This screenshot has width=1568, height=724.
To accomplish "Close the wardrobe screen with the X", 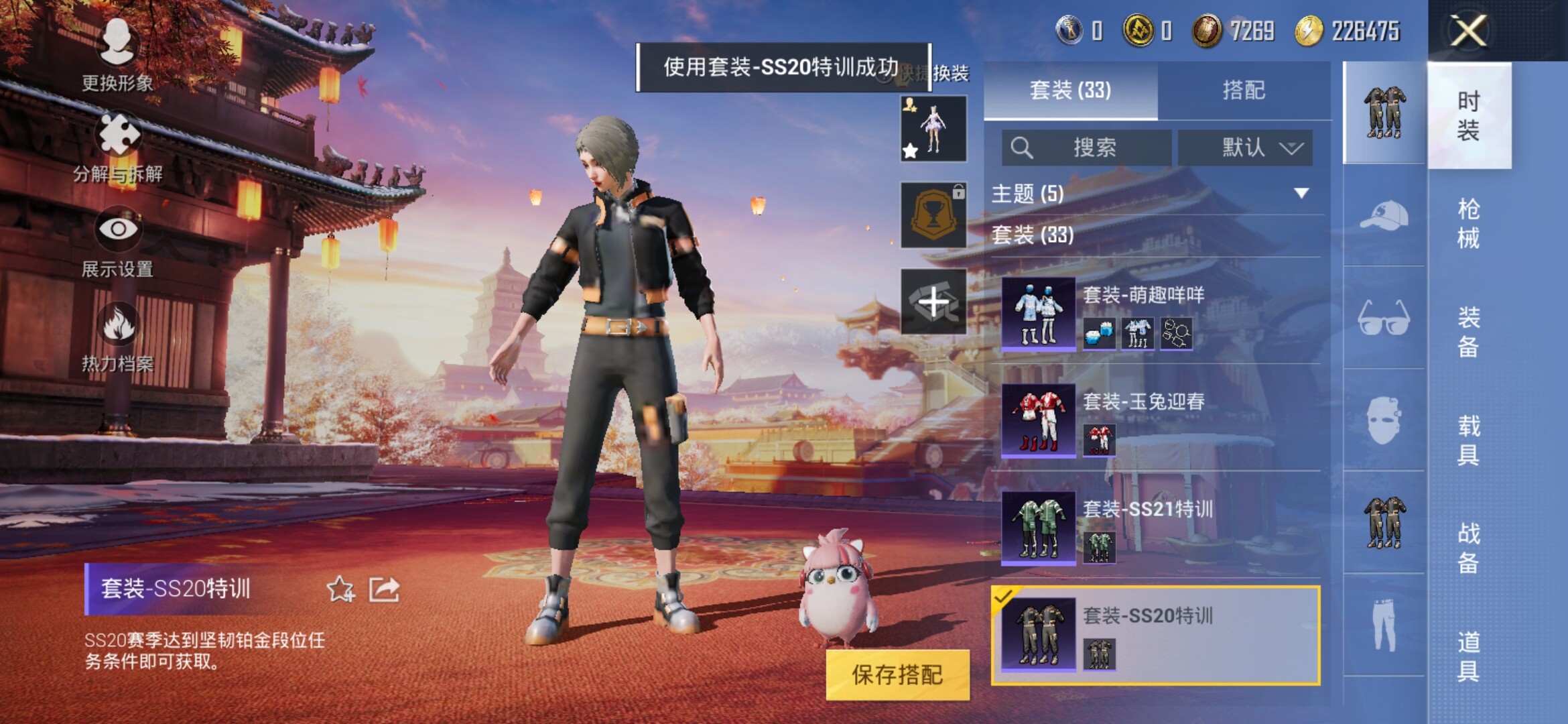I will 1468,31.
